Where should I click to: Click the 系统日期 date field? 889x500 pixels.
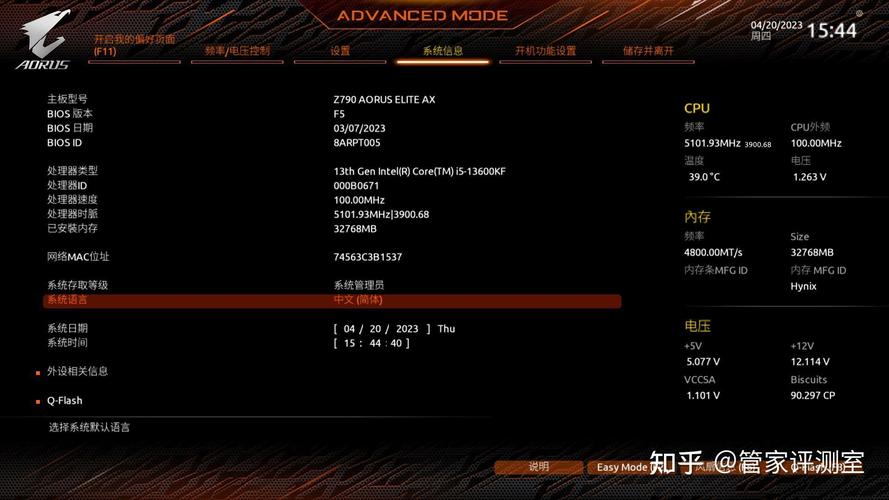pos(380,329)
